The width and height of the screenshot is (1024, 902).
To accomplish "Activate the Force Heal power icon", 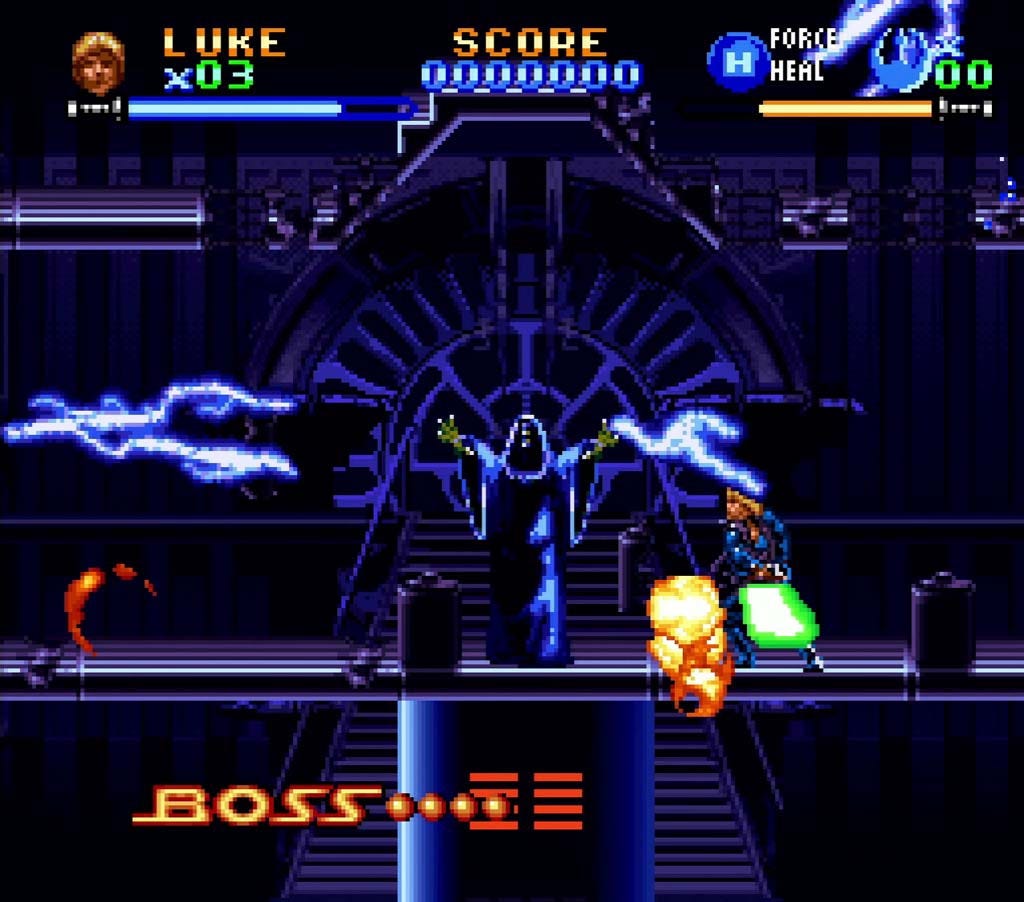I will click(738, 62).
